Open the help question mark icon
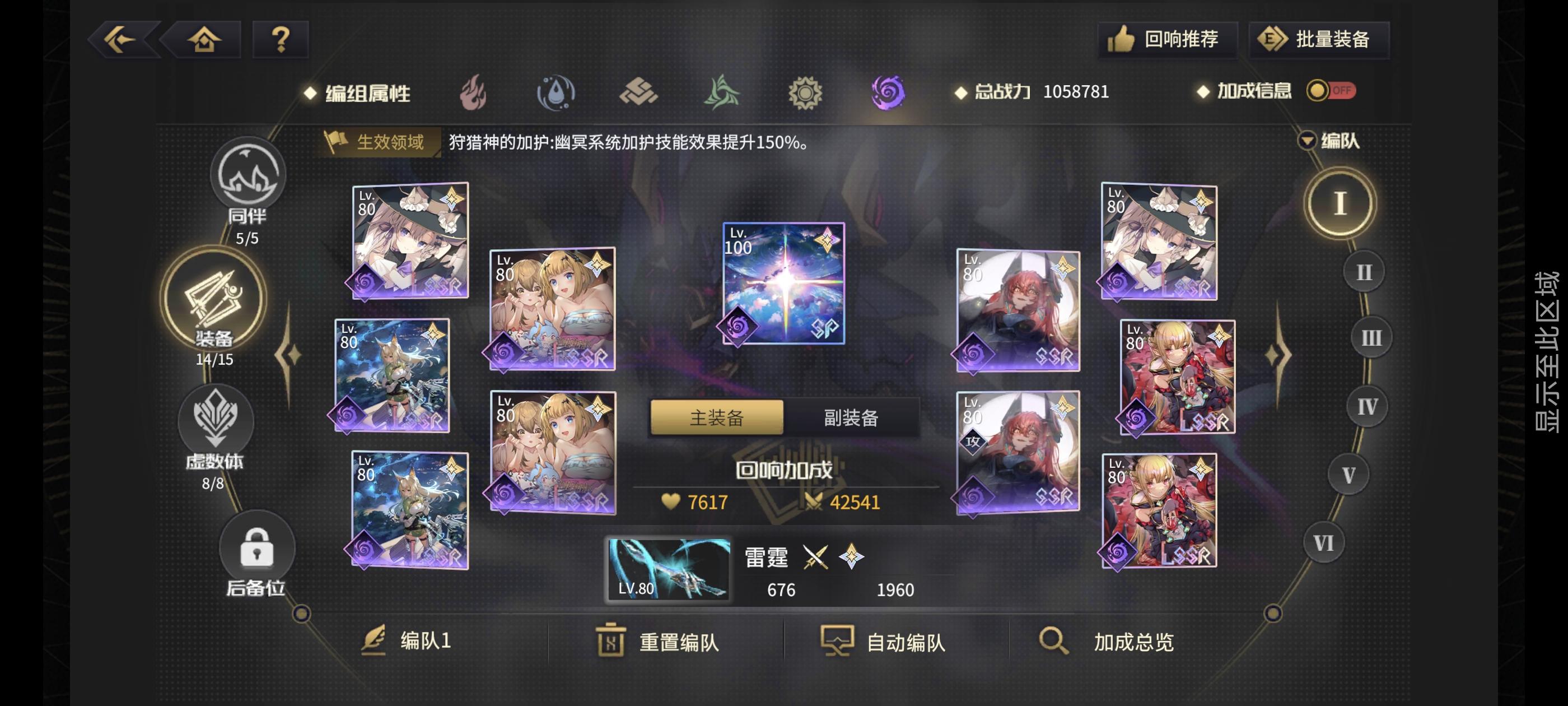Screen dimensions: 1568x706 point(279,39)
